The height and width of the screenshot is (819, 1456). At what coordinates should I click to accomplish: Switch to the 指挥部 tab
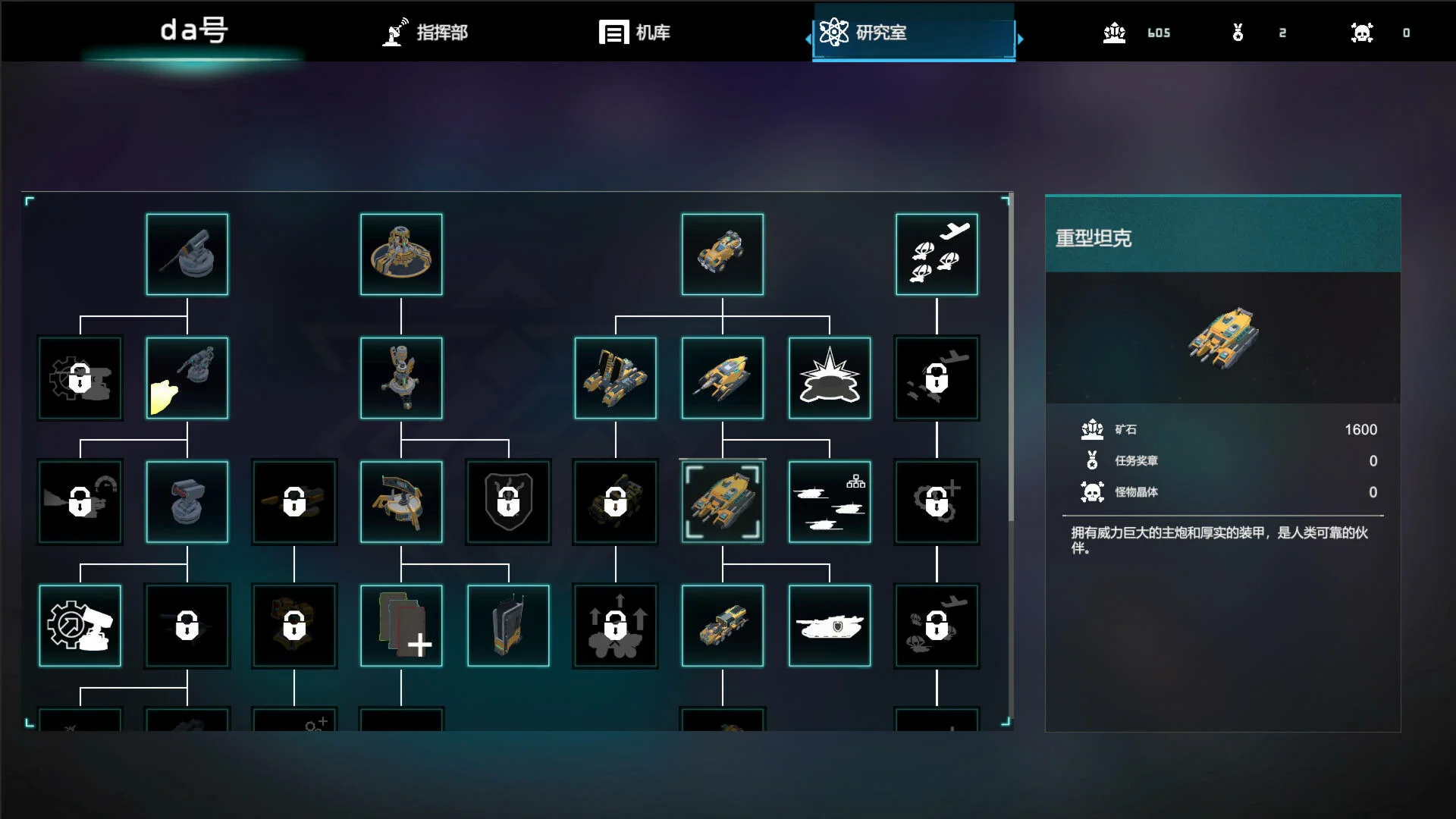(425, 33)
